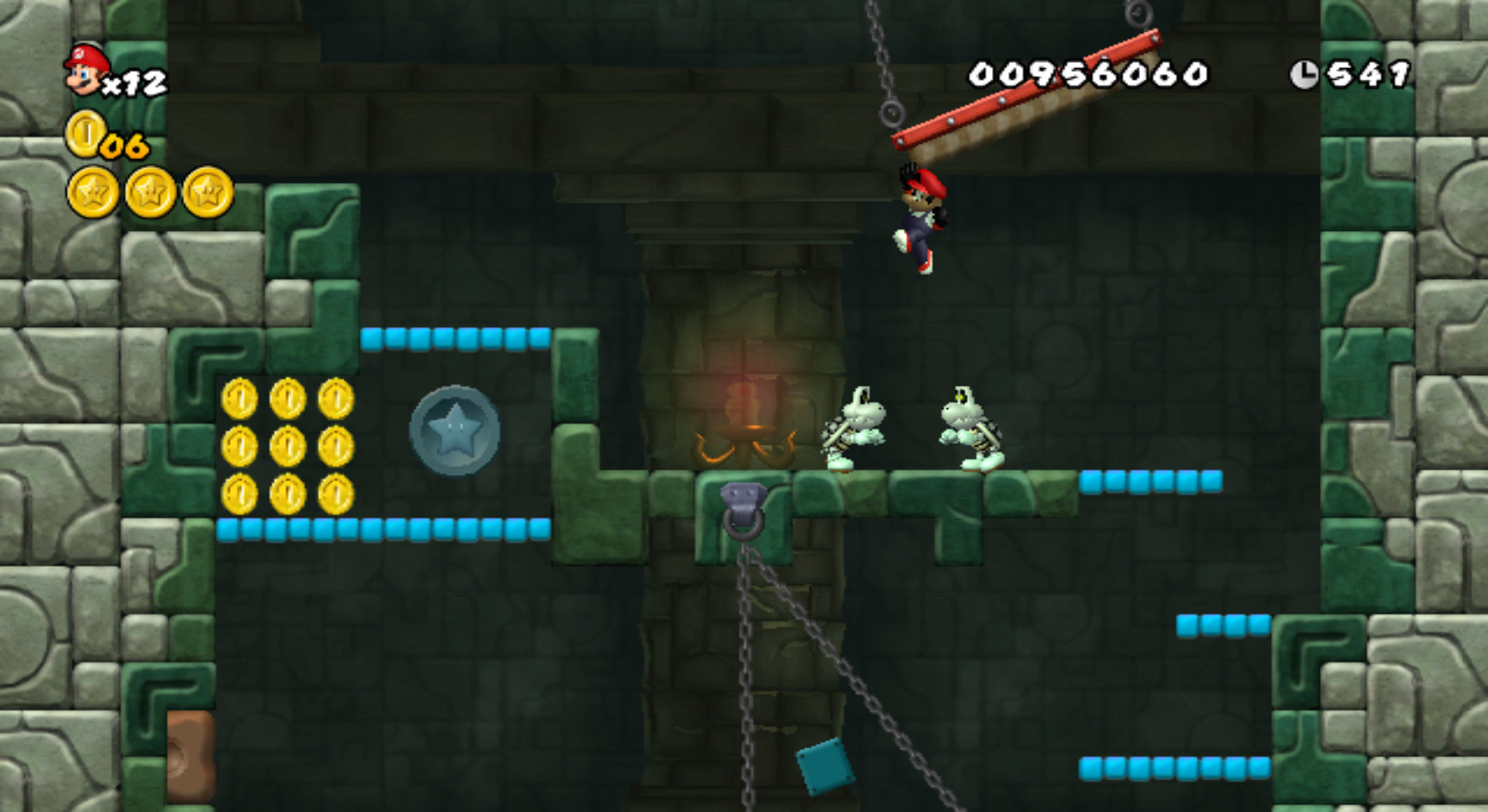
Task: Click the clock icon next to the timer
Action: (1305, 72)
